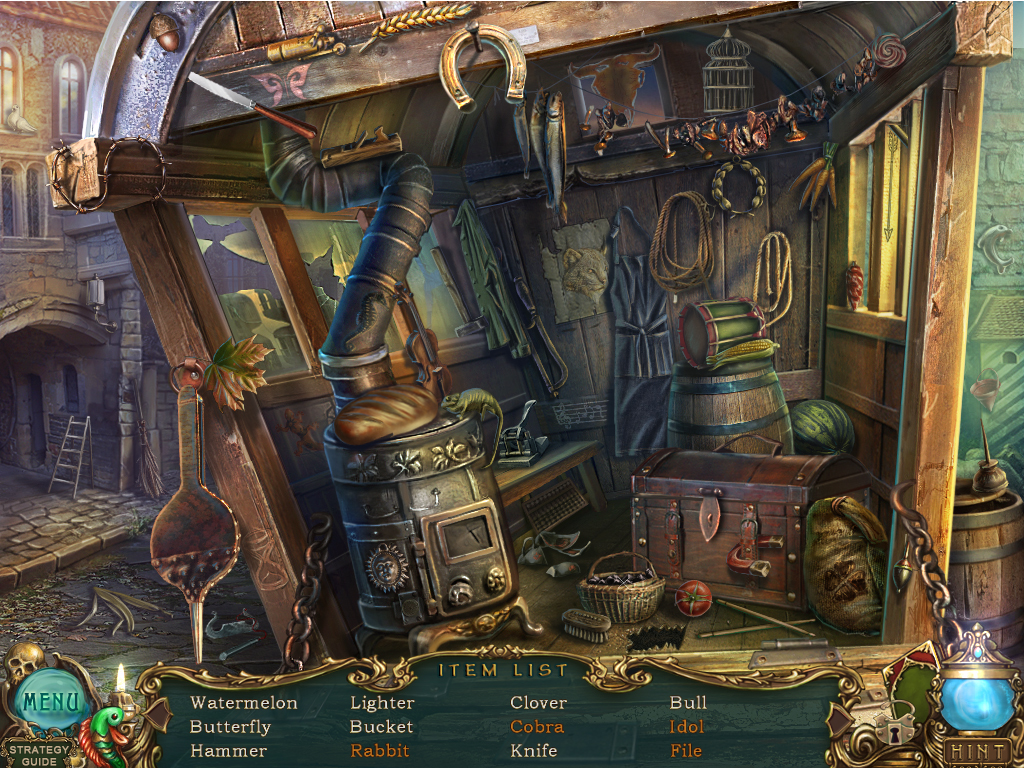Viewport: 1024px width, 768px height.
Task: Select the orange Rabbit entry in item list
Action: click(380, 751)
